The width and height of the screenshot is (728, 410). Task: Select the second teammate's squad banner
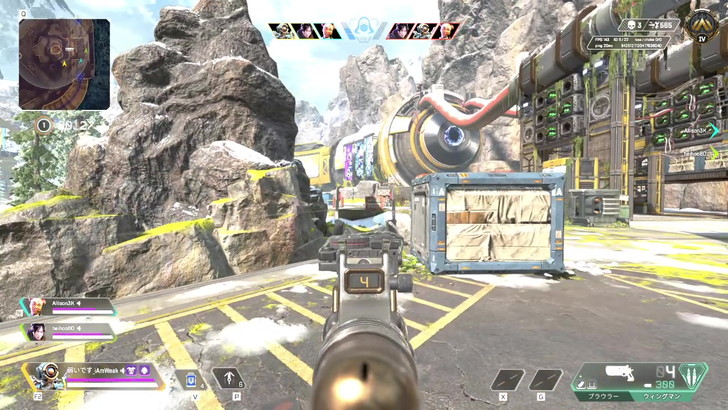68,329
